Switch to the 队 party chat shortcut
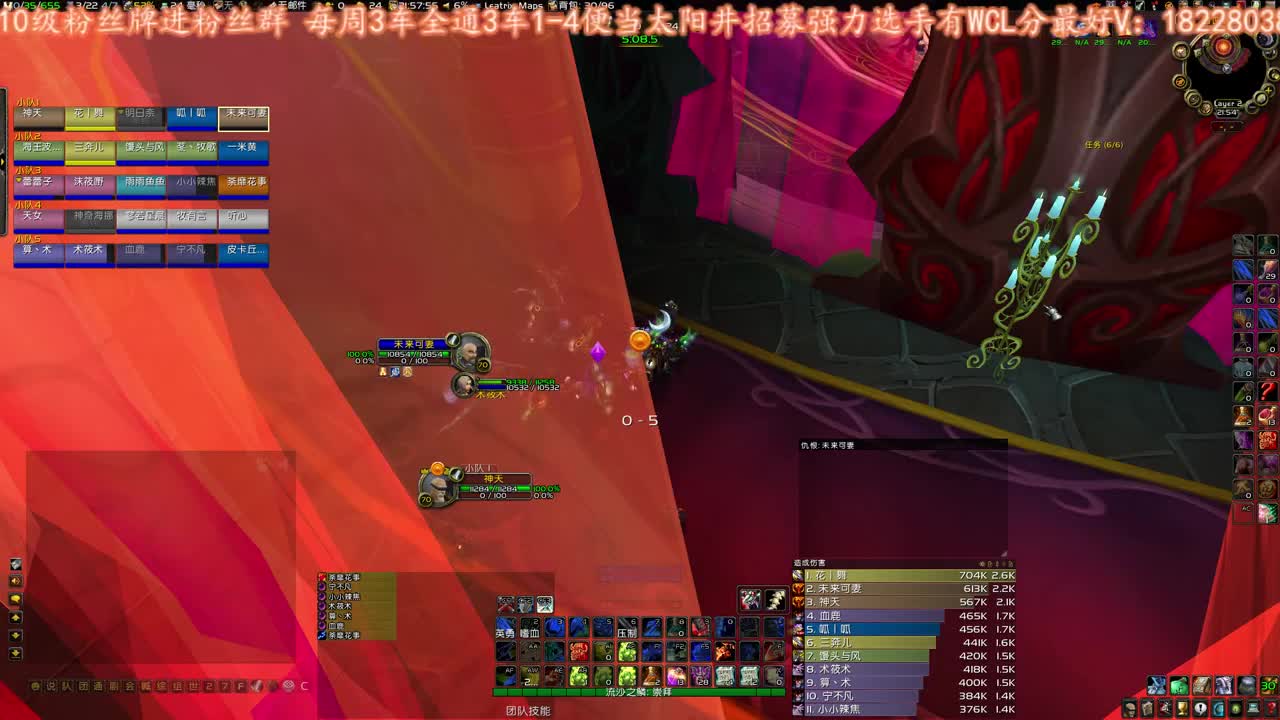The image size is (1280, 720). [x=66, y=685]
